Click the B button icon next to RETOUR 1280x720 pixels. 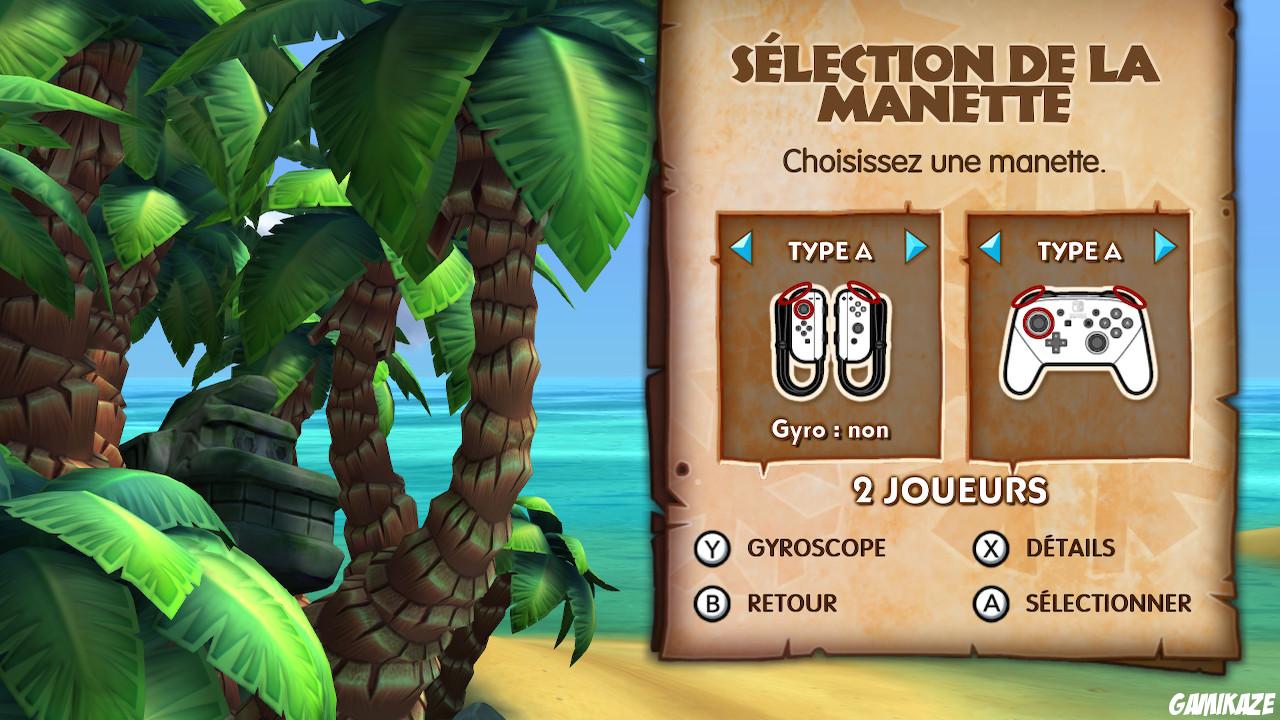click(x=712, y=603)
